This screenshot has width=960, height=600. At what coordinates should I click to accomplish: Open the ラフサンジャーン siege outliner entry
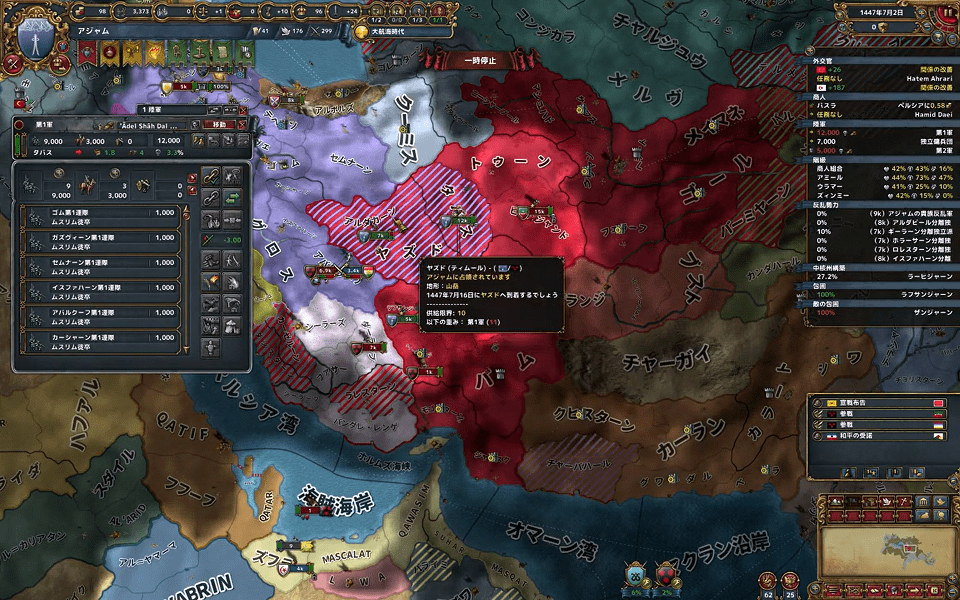click(880, 295)
